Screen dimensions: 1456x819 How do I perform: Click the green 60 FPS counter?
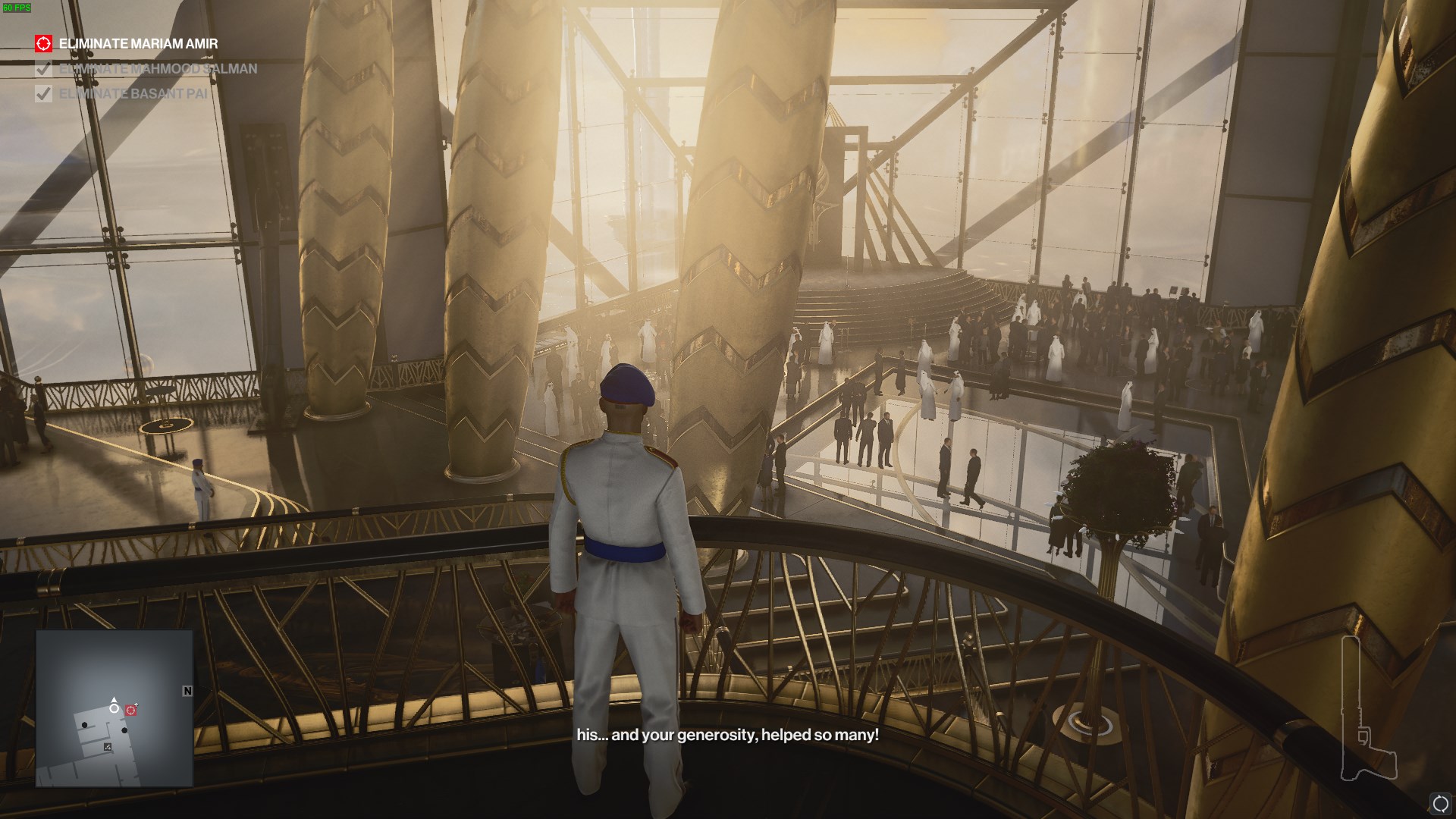point(17,8)
